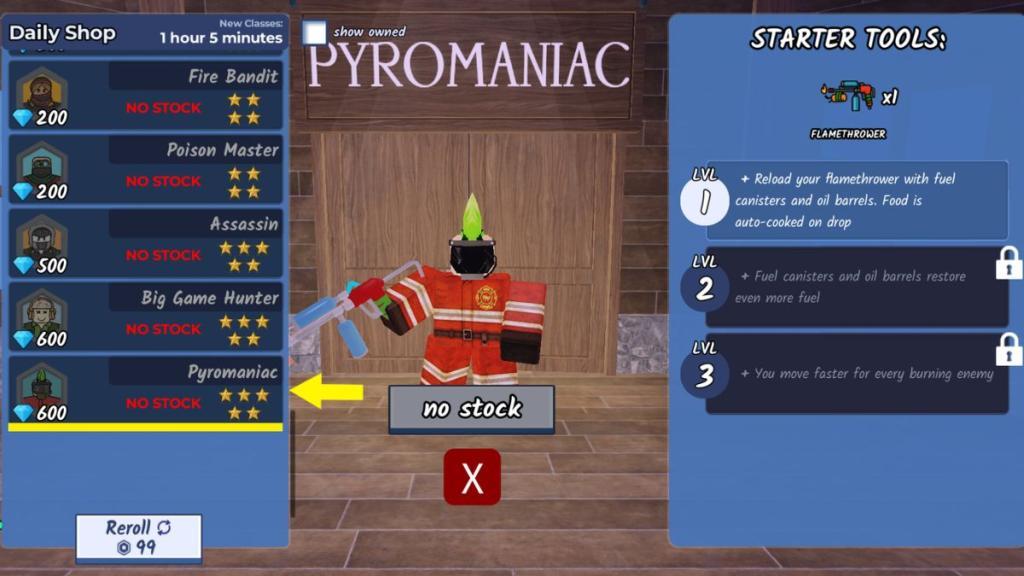Select the locked level 2 perk

856,287
